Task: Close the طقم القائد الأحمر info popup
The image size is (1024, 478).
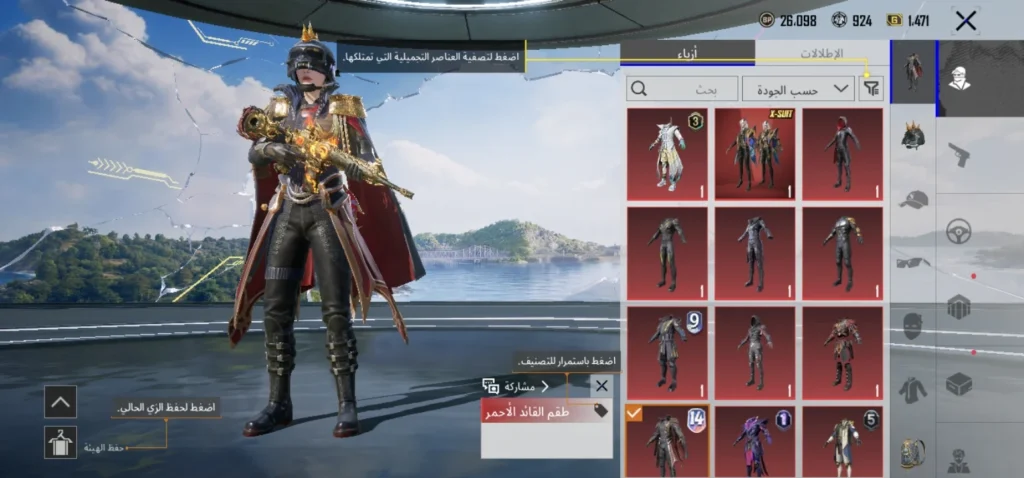Action: 601,386
